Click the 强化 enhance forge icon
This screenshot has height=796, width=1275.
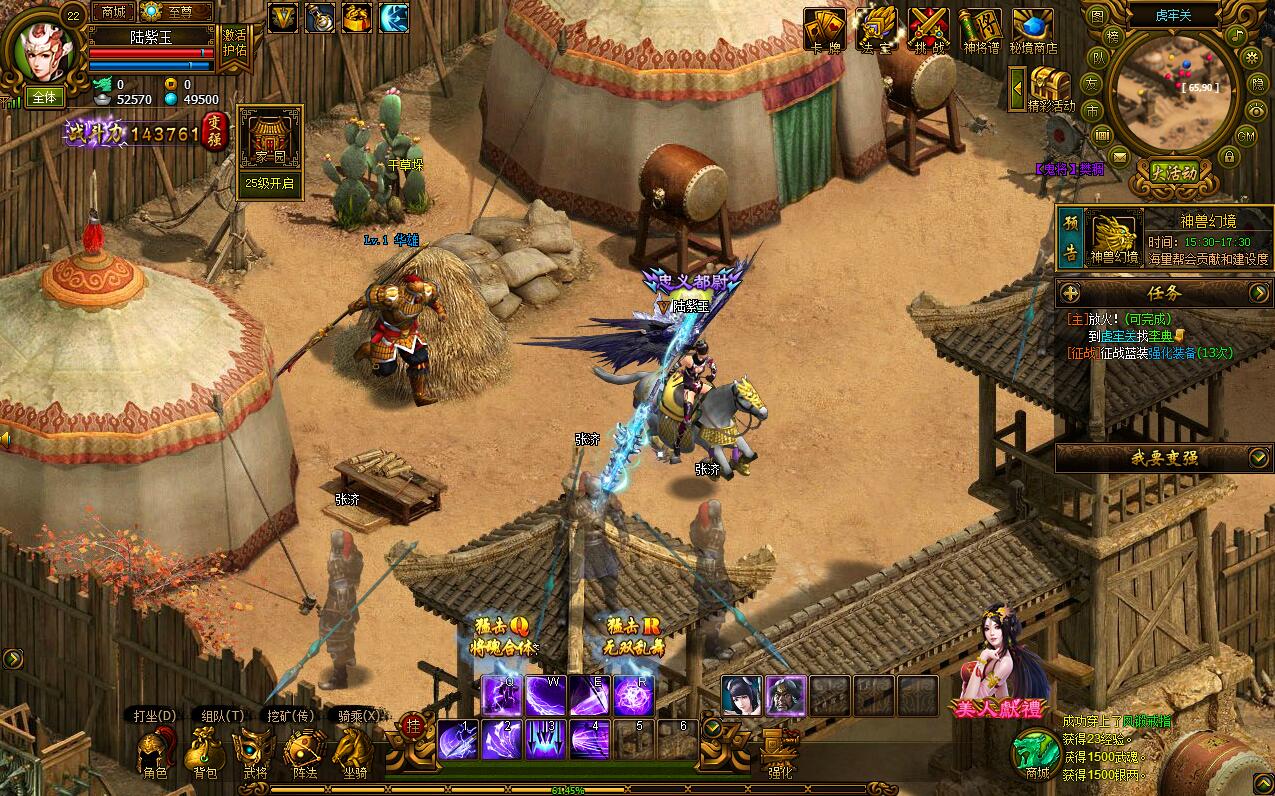click(780, 750)
